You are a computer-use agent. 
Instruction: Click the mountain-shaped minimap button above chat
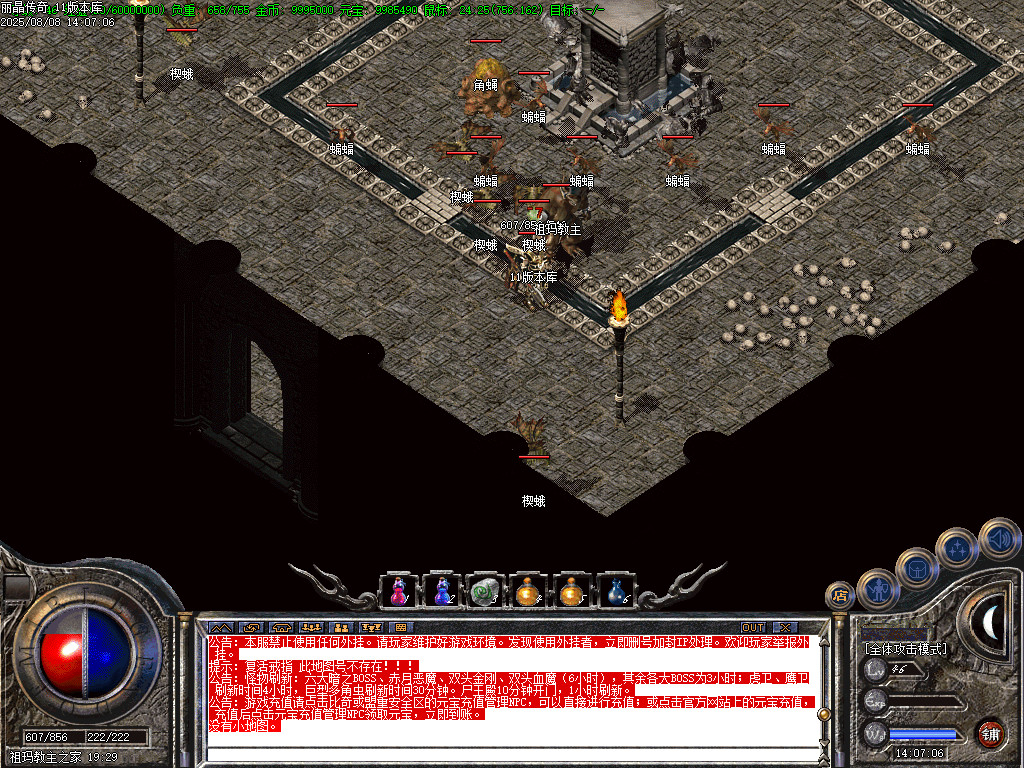221,627
